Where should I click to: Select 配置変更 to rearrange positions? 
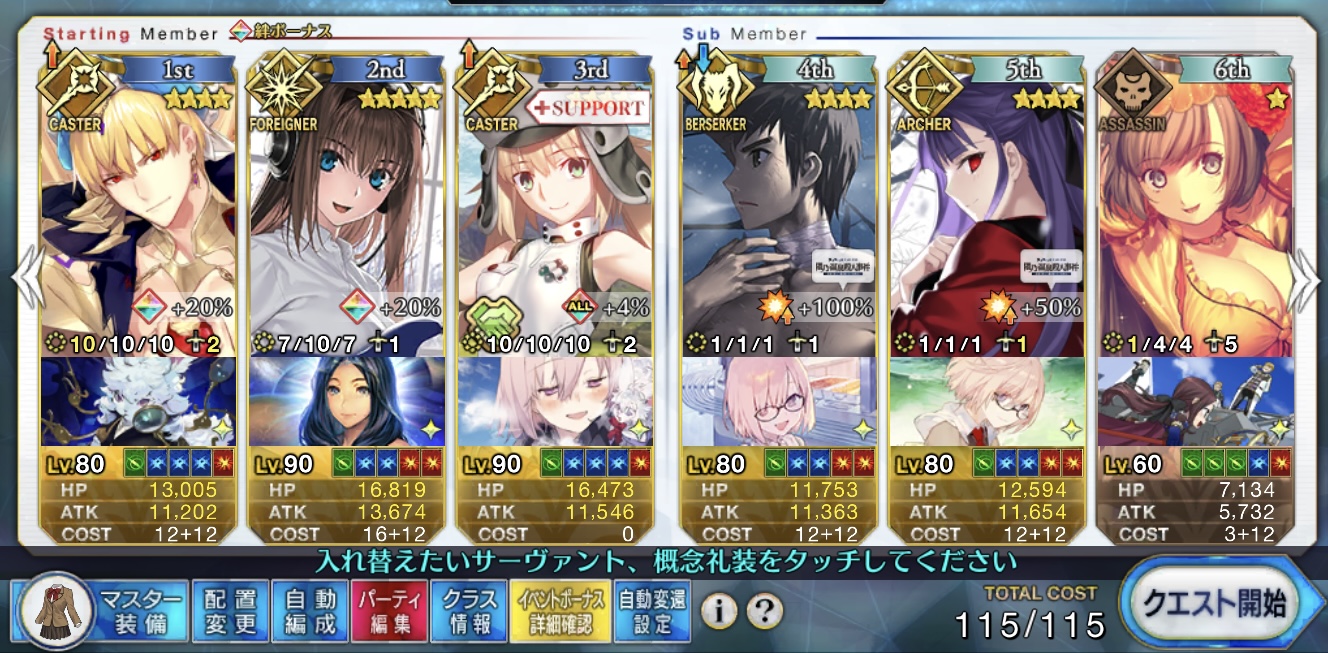[229, 611]
